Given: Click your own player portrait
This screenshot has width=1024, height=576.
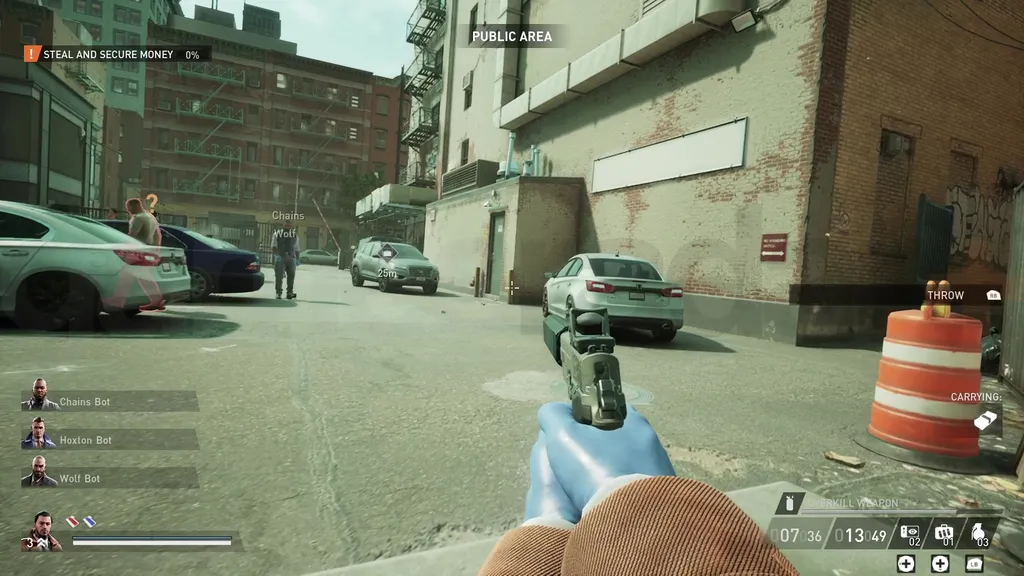Looking at the screenshot, I should pos(41,532).
